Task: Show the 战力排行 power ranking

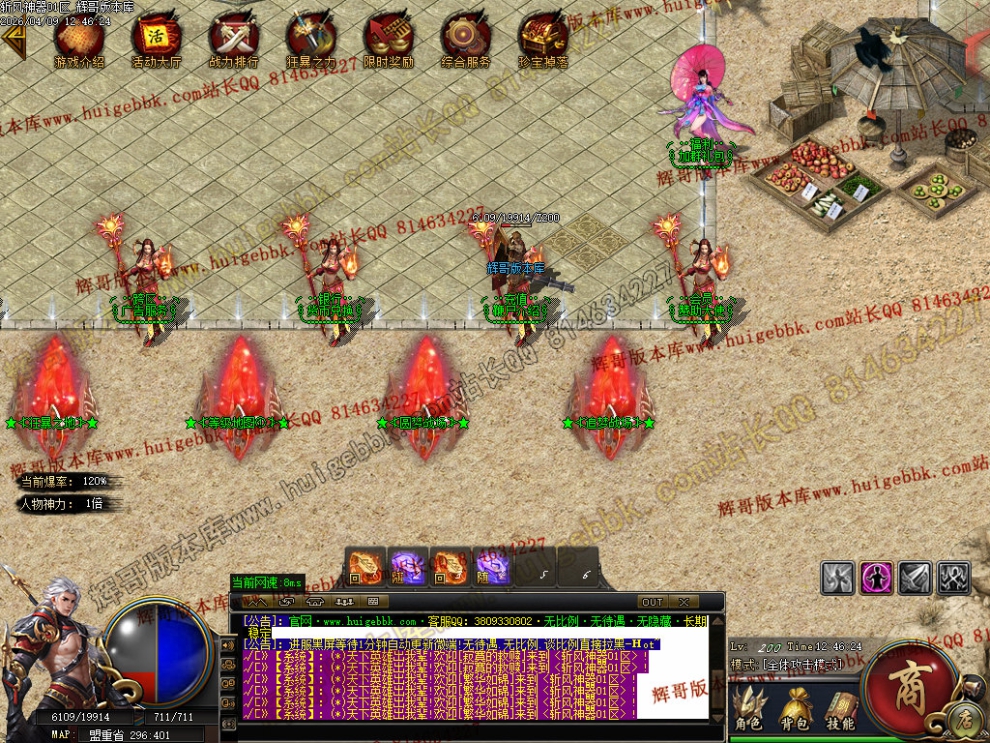Action: point(233,38)
